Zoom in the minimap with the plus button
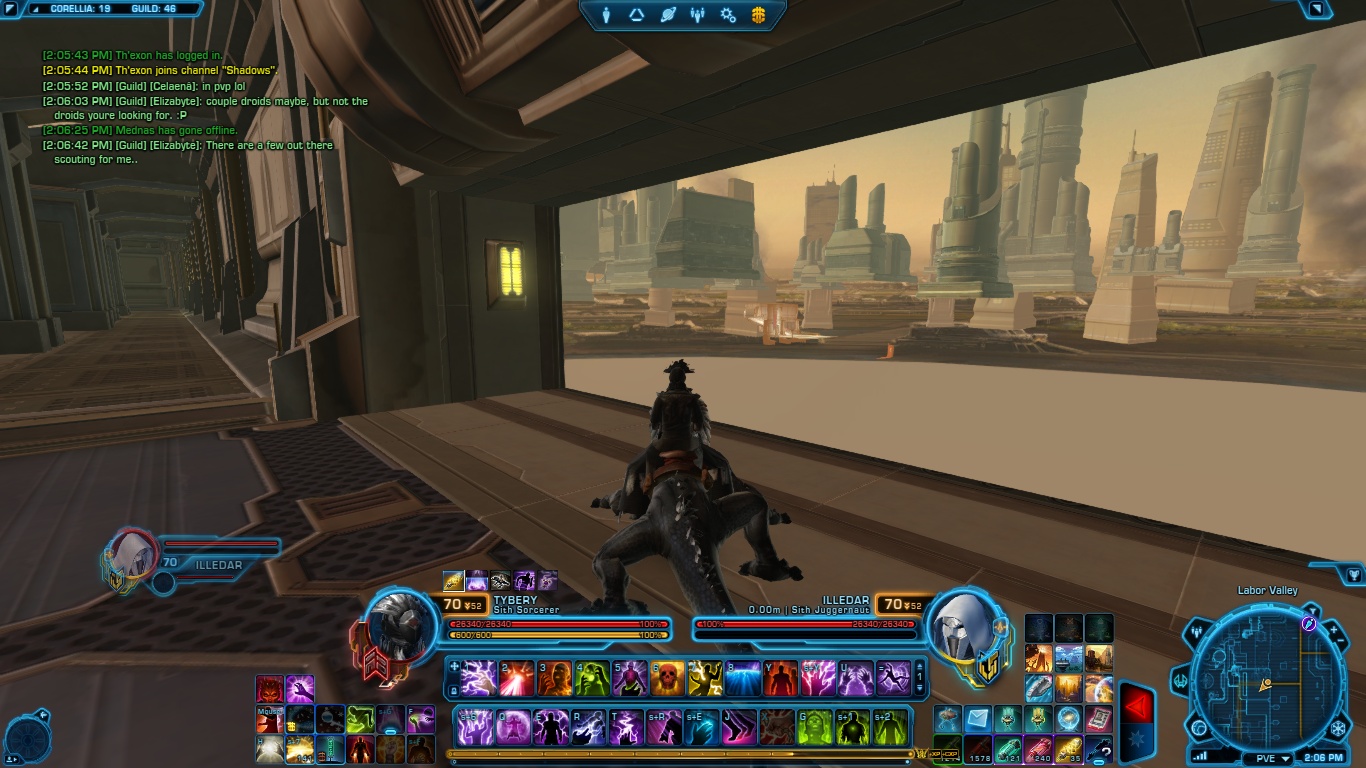1366x768 pixels. pos(1332,630)
